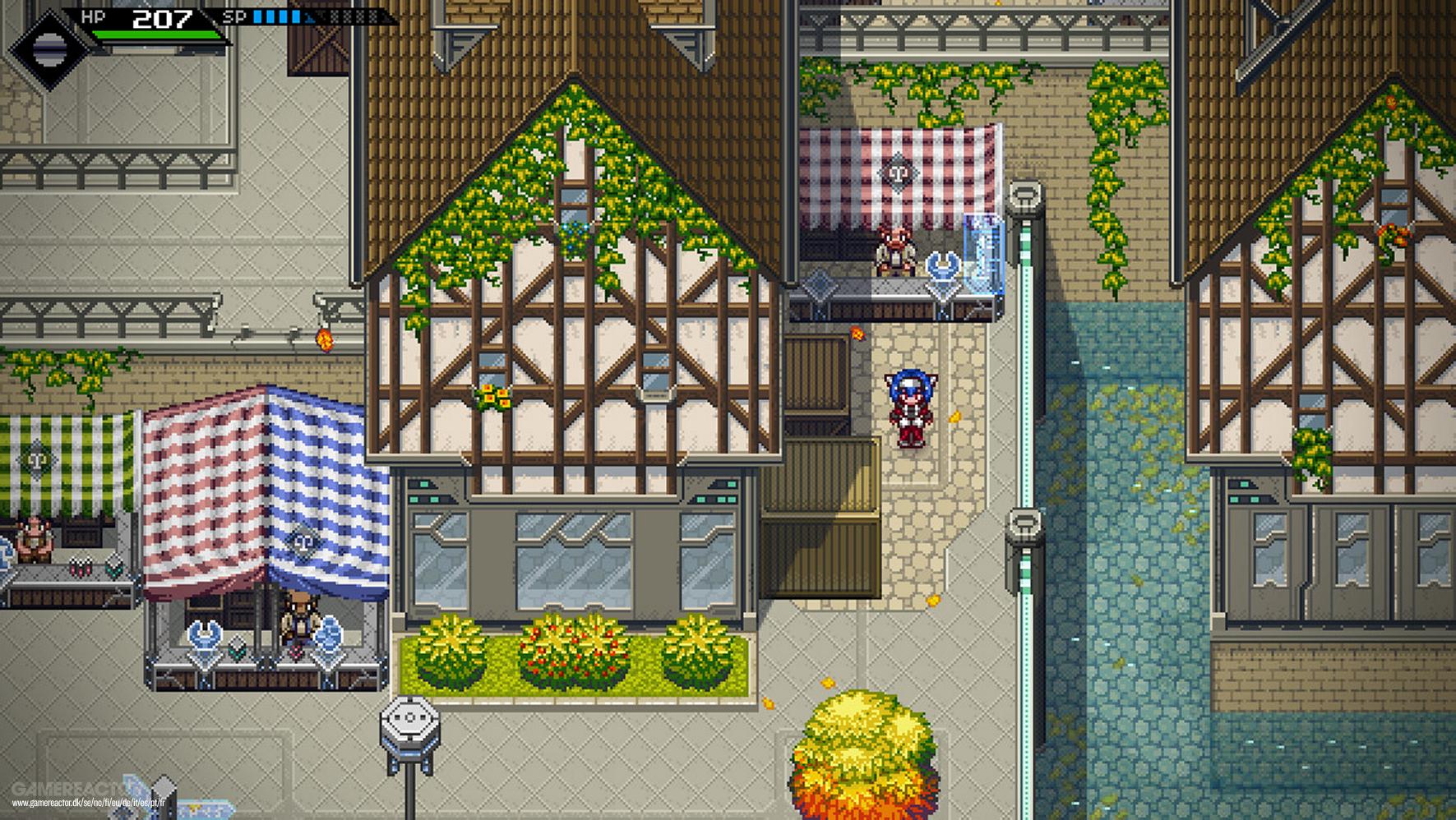Click the emblem on the green striped awning

pyautogui.click(x=36, y=458)
